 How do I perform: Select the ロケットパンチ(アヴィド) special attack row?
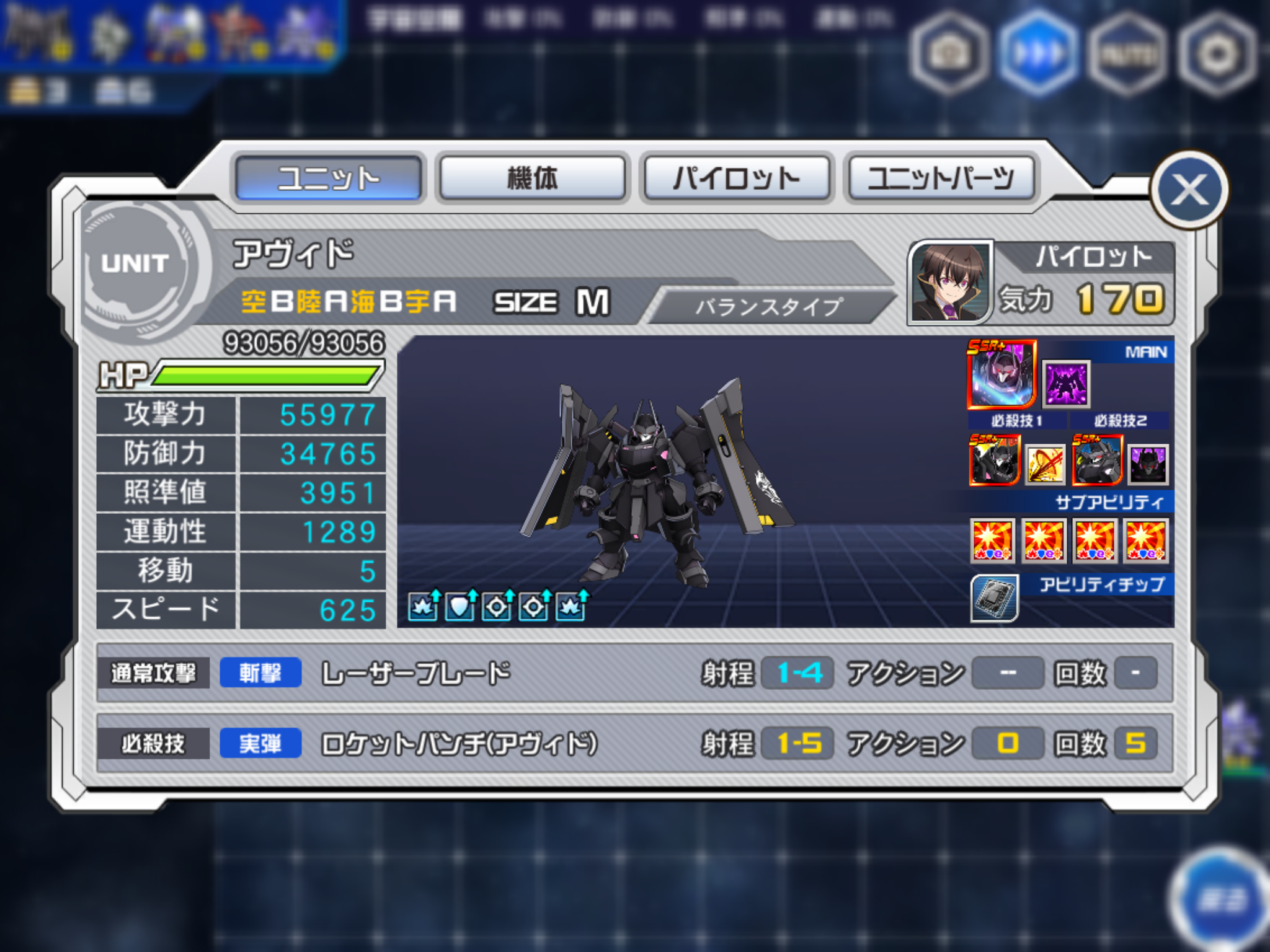(x=634, y=743)
